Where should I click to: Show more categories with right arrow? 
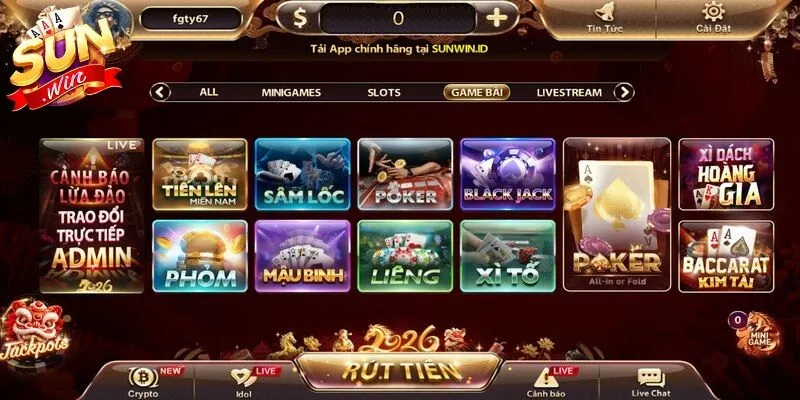click(x=624, y=92)
